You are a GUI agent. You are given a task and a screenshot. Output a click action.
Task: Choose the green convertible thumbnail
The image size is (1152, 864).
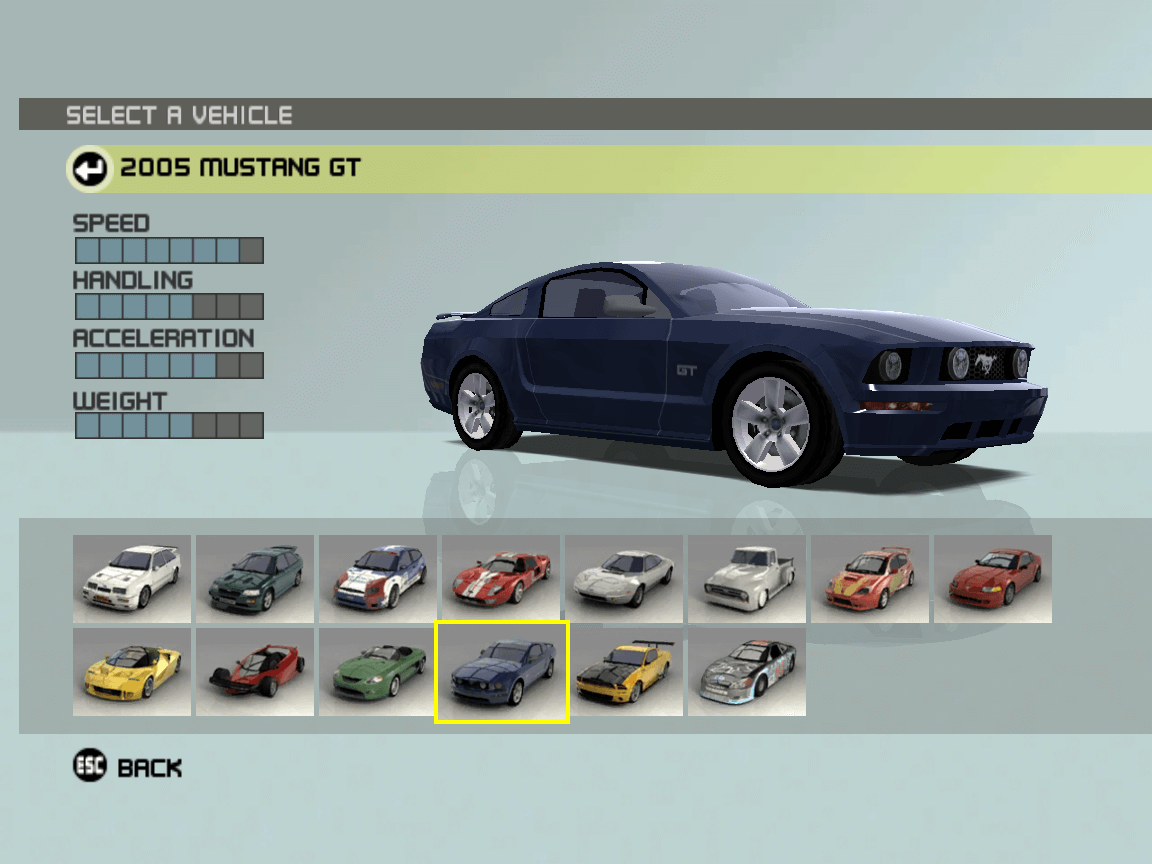click(378, 672)
